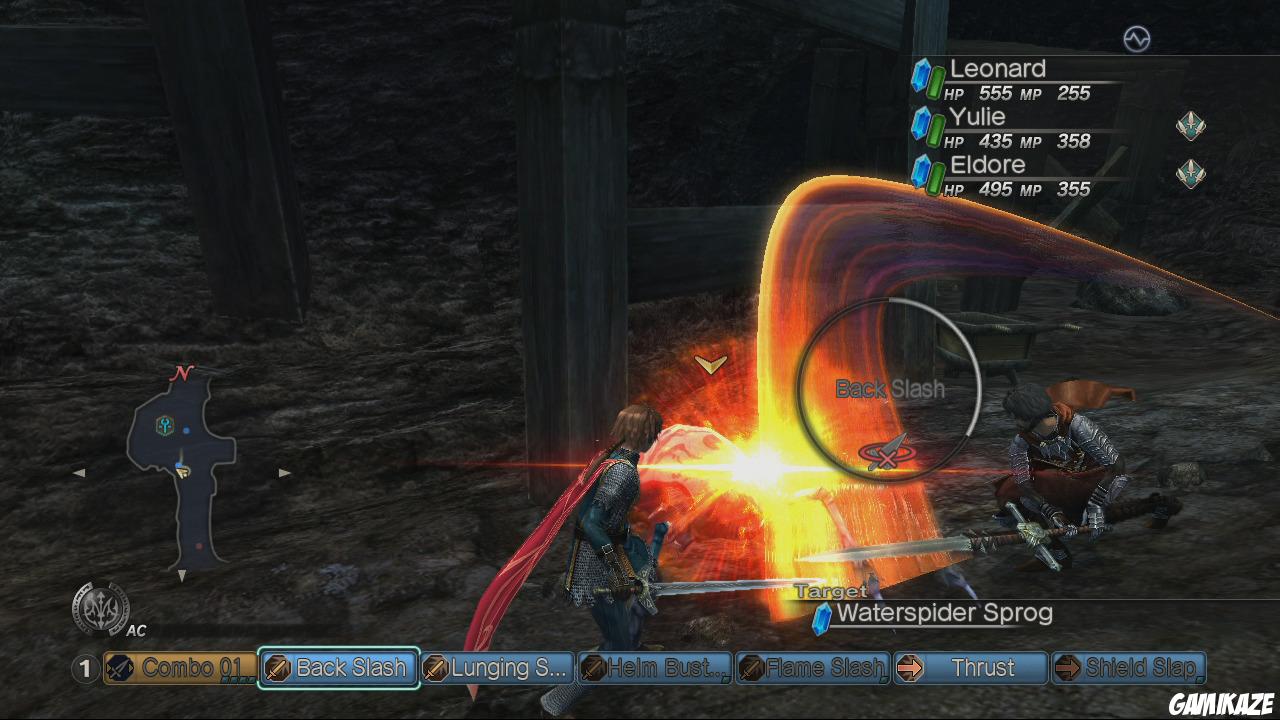The image size is (1280, 720).
Task: Click the diamond tactic icon beside Yulie
Action: point(1190,126)
